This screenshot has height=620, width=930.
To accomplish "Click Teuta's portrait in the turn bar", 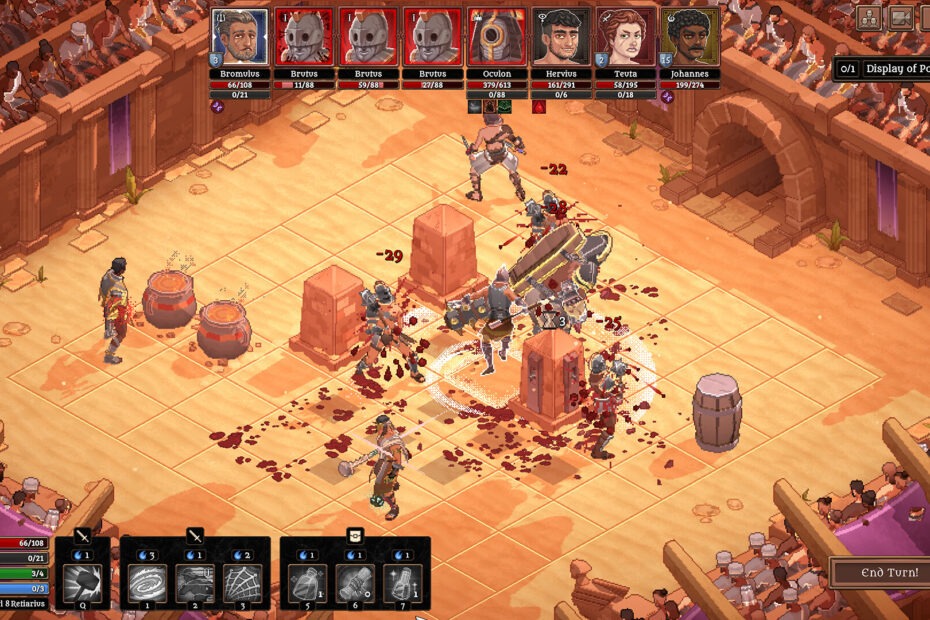I will tap(624, 37).
